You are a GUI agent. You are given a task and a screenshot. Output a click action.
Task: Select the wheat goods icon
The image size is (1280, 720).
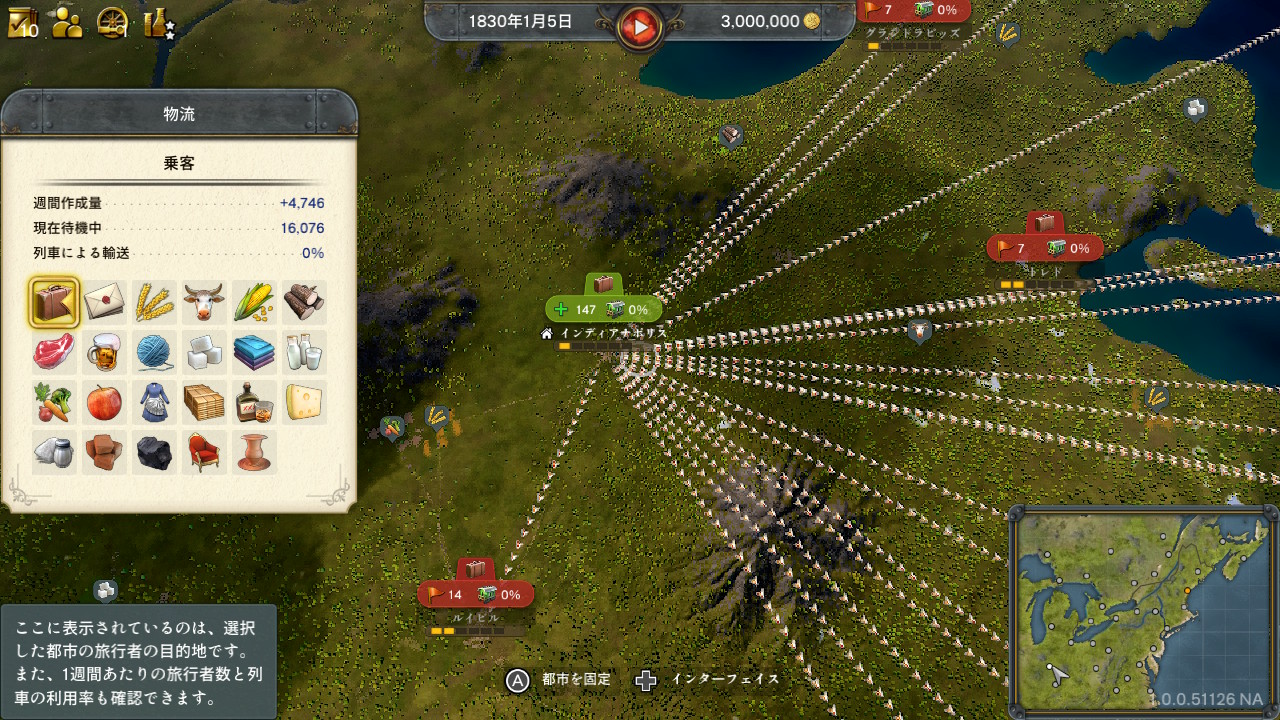click(154, 302)
